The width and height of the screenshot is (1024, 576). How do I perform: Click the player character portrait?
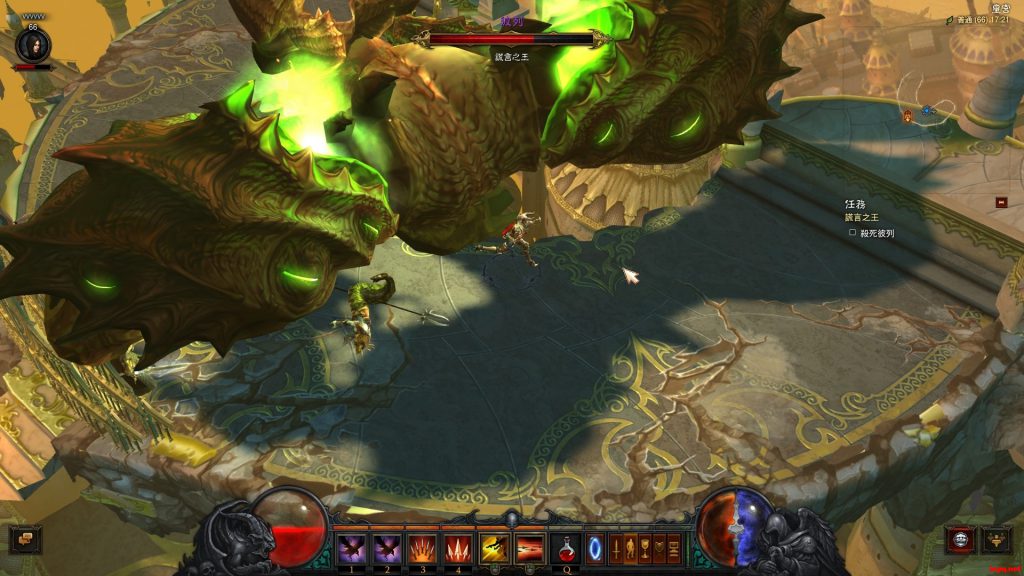tap(32, 45)
